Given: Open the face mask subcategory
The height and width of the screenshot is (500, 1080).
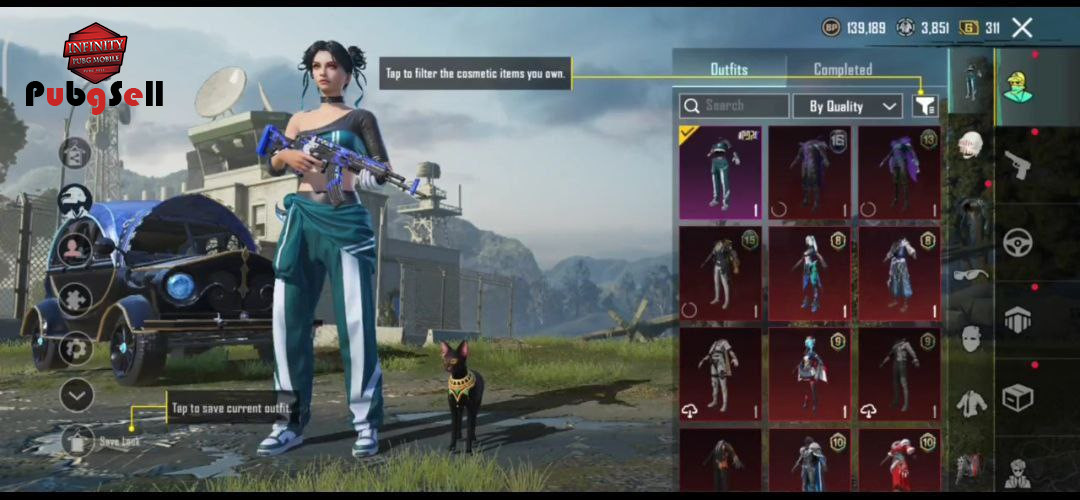Looking at the screenshot, I should (968, 338).
